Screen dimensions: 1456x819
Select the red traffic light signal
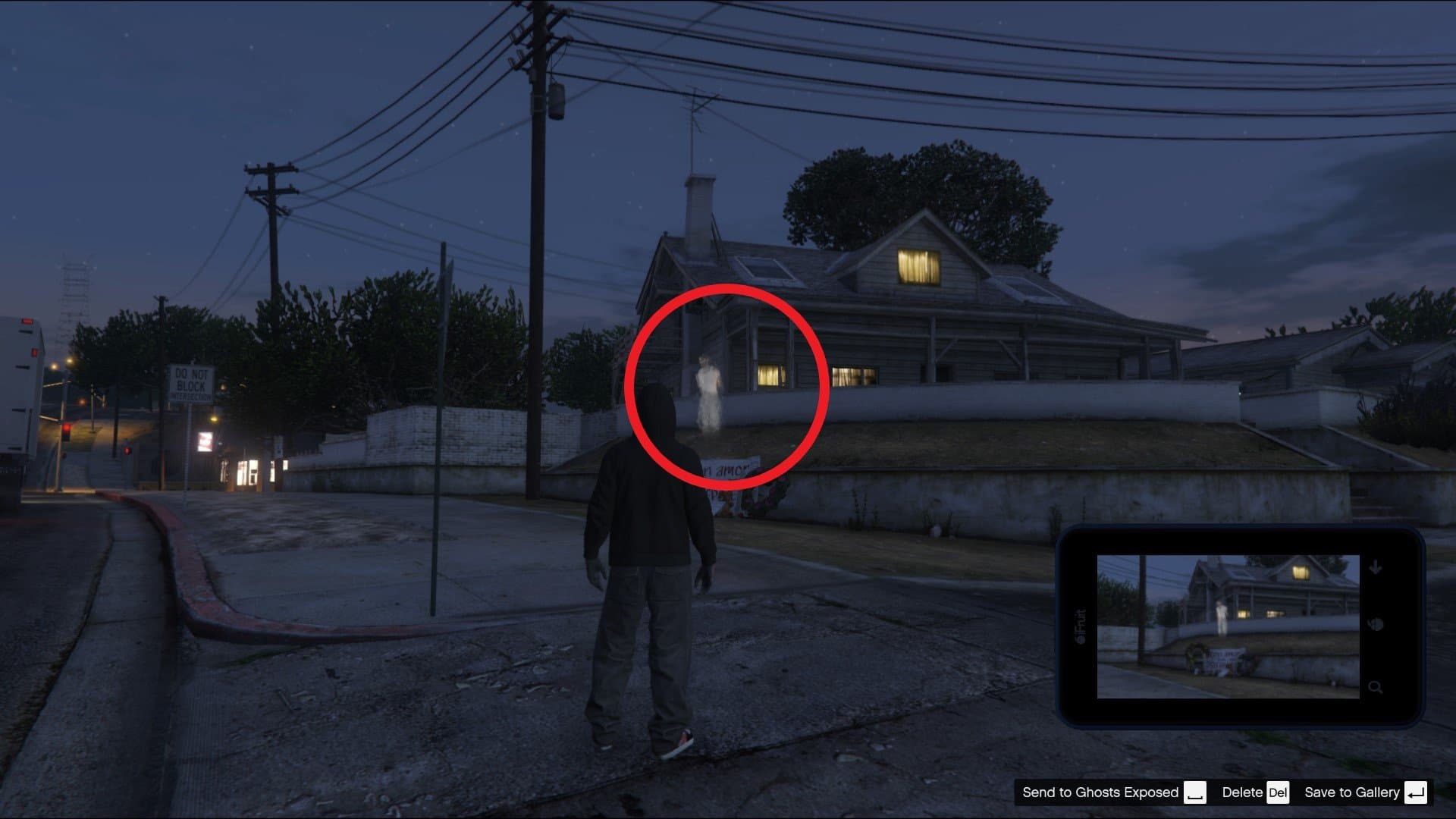click(67, 429)
